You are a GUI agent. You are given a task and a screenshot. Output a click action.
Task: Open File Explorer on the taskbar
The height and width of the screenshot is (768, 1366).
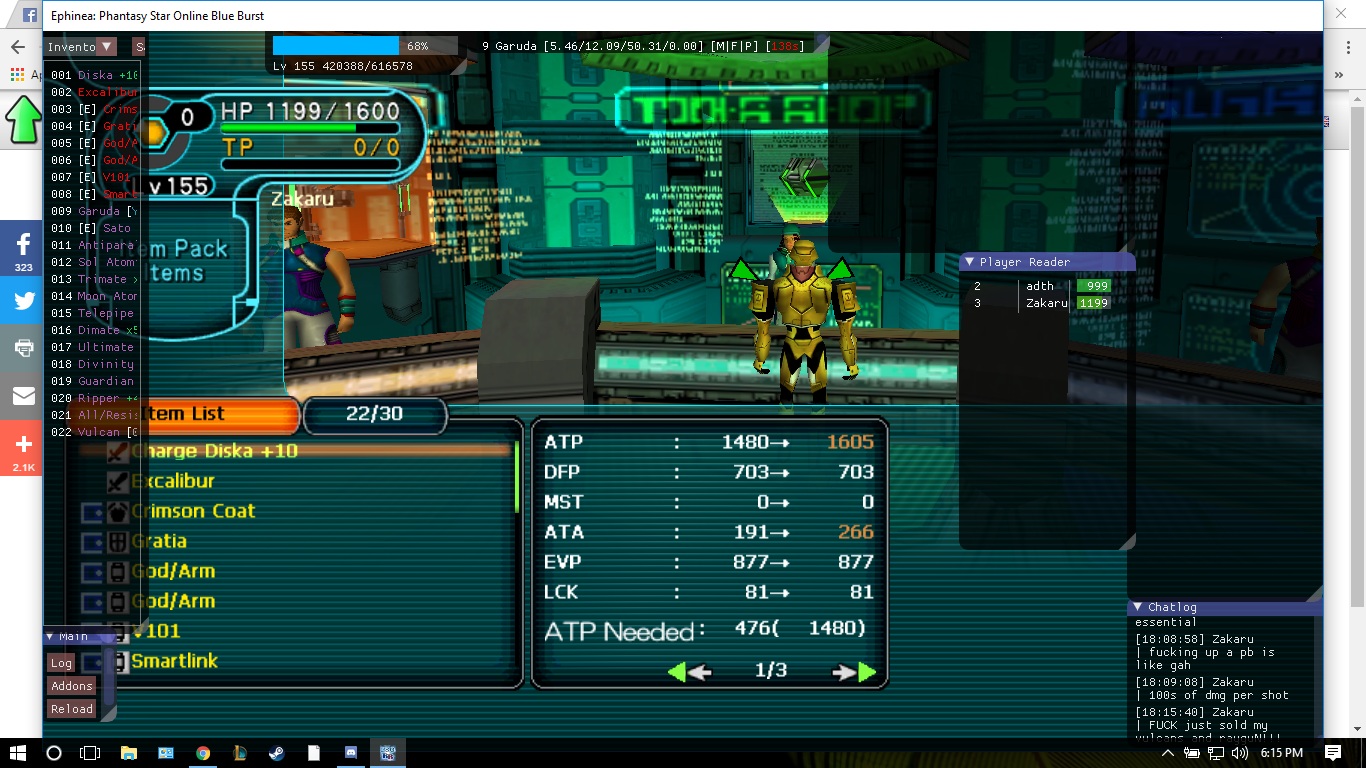tap(128, 752)
